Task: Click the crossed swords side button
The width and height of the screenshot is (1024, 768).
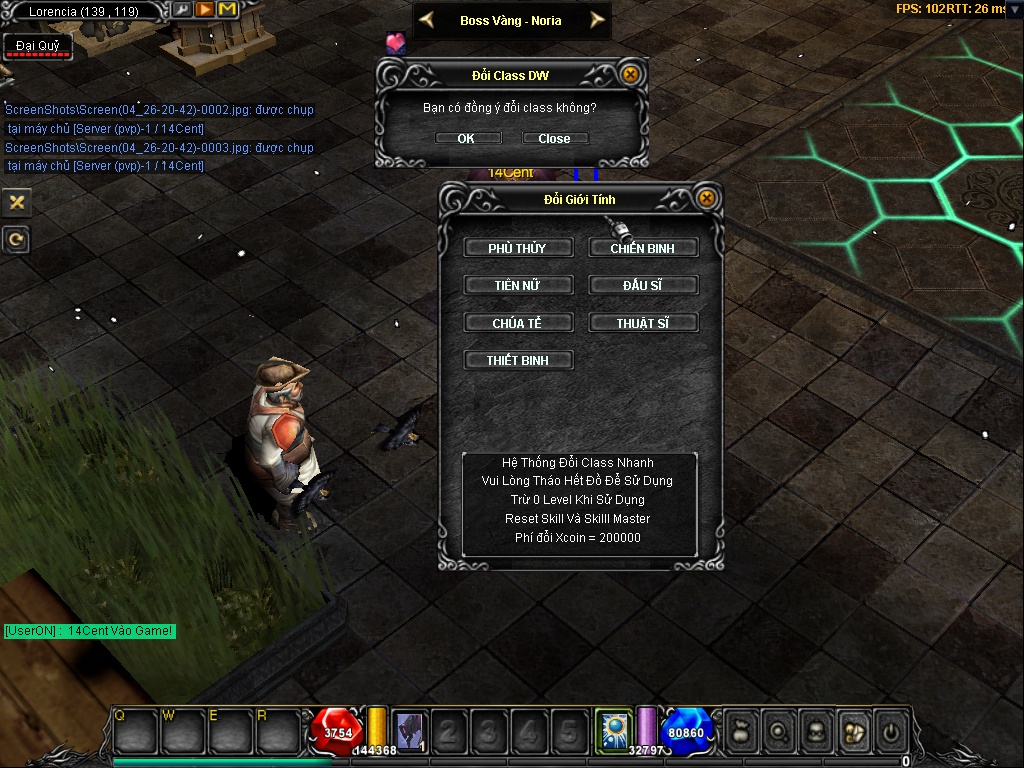Action: (x=16, y=202)
